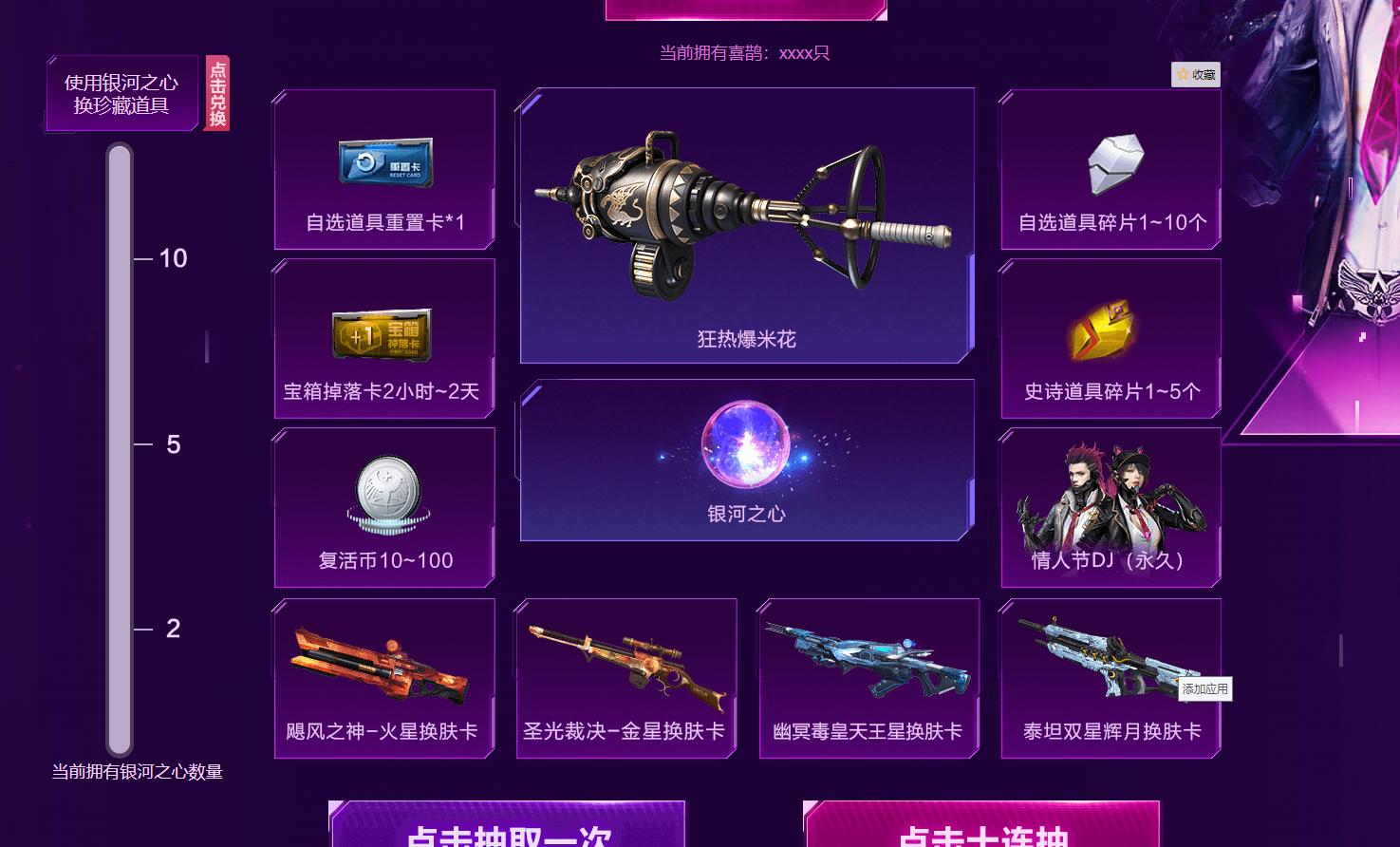
Task: Click the 添加应用 add application prompt
Action: pos(1205,689)
